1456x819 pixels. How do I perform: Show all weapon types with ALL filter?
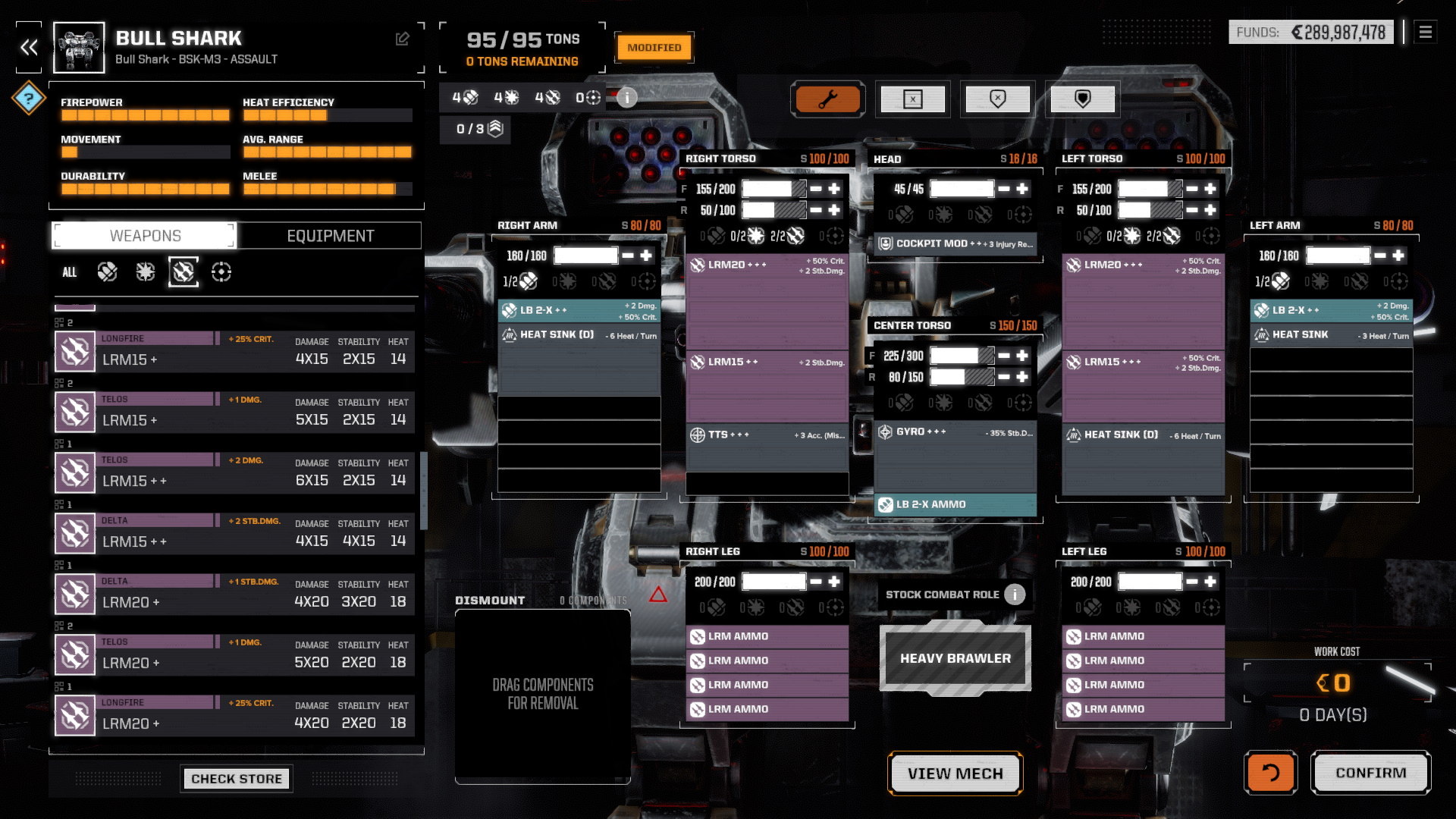69,271
